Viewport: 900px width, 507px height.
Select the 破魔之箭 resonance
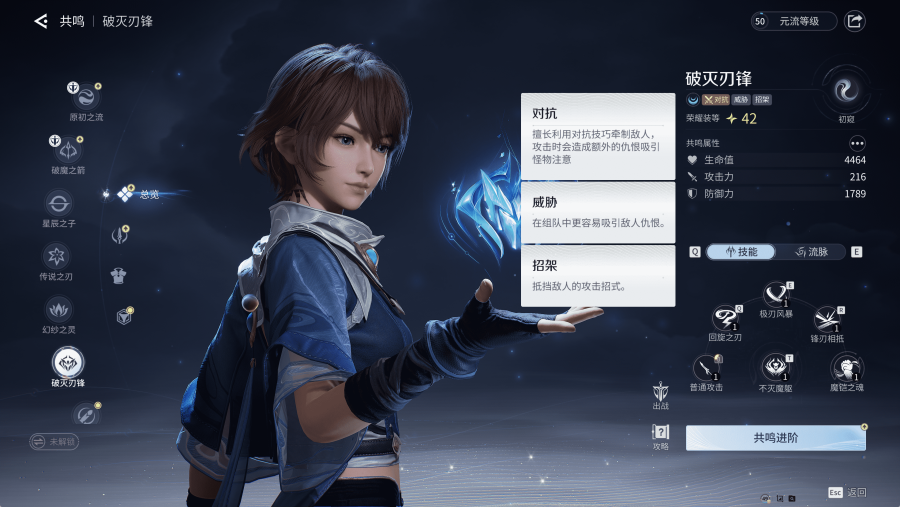(x=69, y=150)
